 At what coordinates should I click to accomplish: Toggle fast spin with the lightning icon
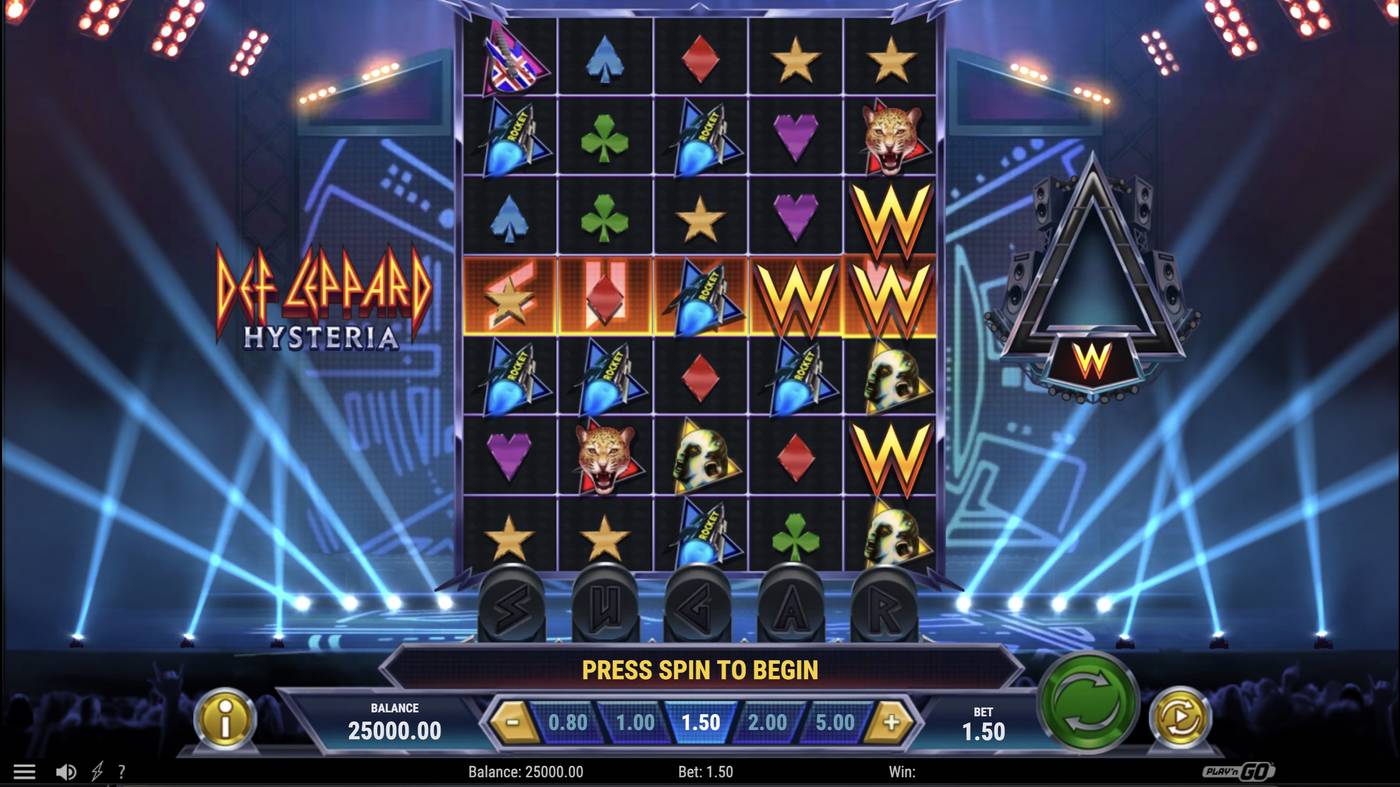click(x=95, y=770)
